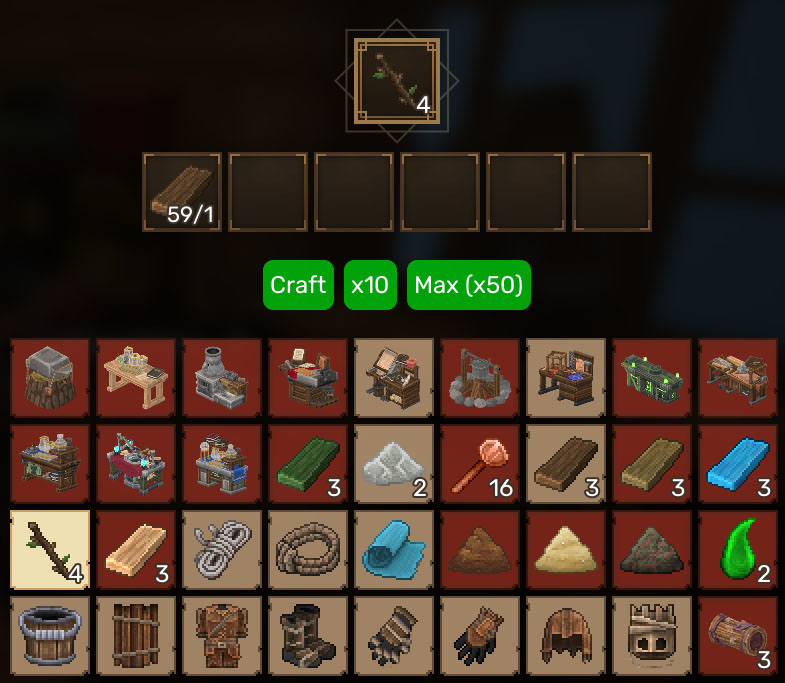Choose the white coiled rope recipe
Viewport: 785px width, 683px height.
pyautogui.click(x=222, y=550)
